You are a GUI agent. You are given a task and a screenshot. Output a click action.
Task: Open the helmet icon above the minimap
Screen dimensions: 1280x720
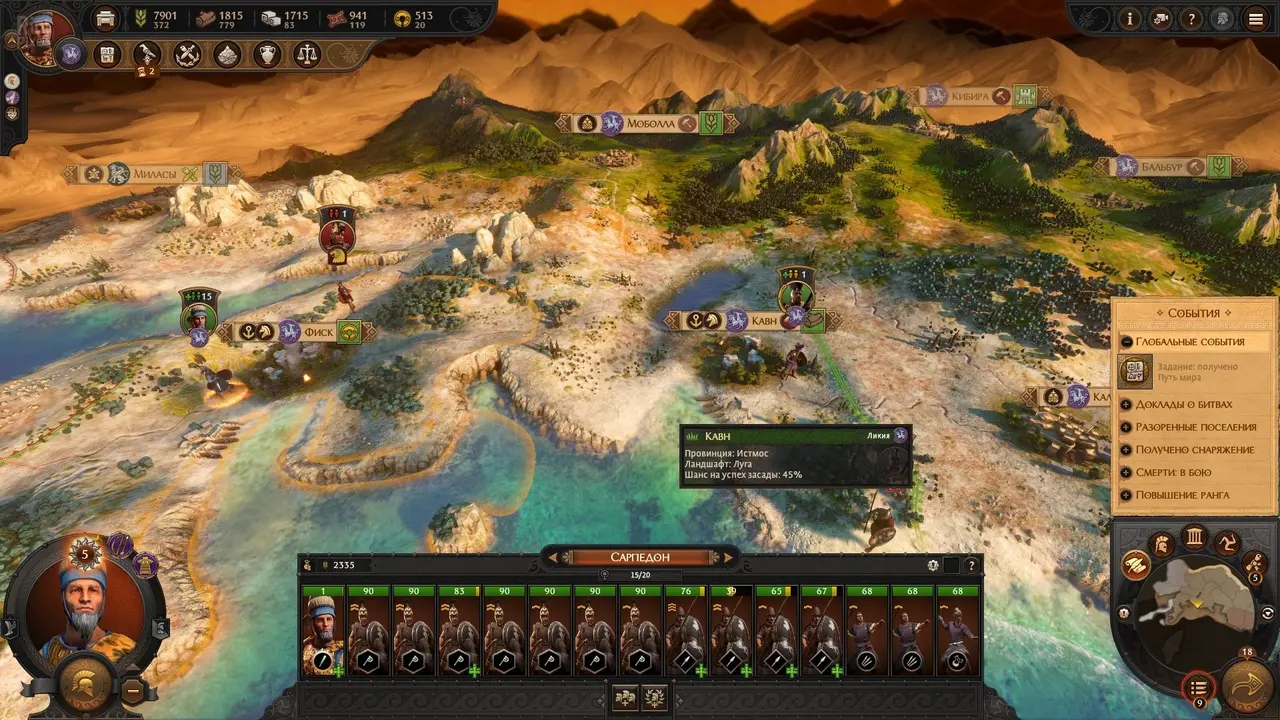coord(1162,545)
